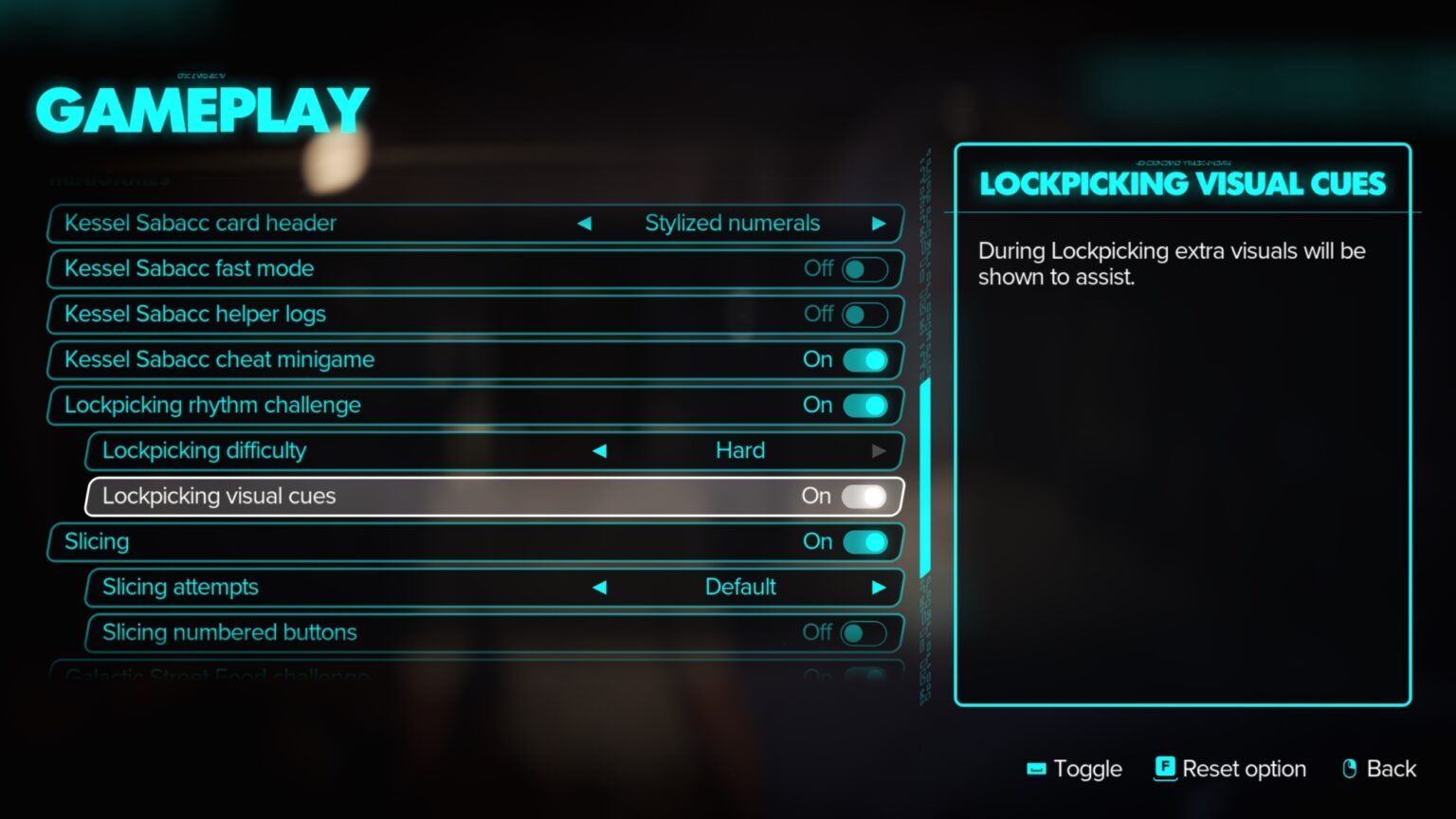Viewport: 1456px width, 819px height.
Task: Click the Reset option label
Action: [x=1246, y=769]
